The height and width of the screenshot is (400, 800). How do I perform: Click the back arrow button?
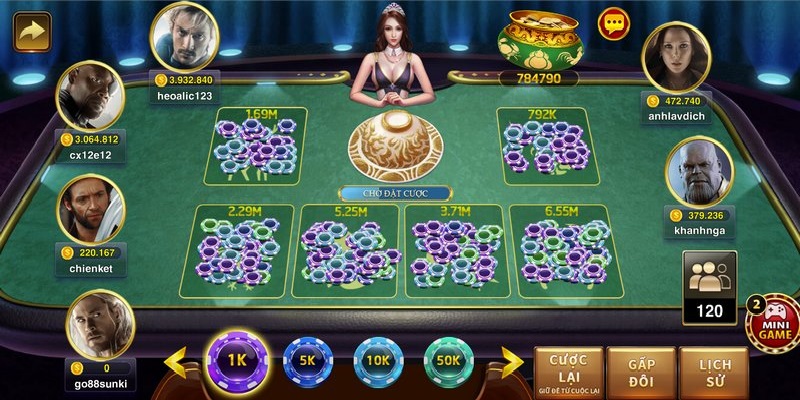pos(32,31)
